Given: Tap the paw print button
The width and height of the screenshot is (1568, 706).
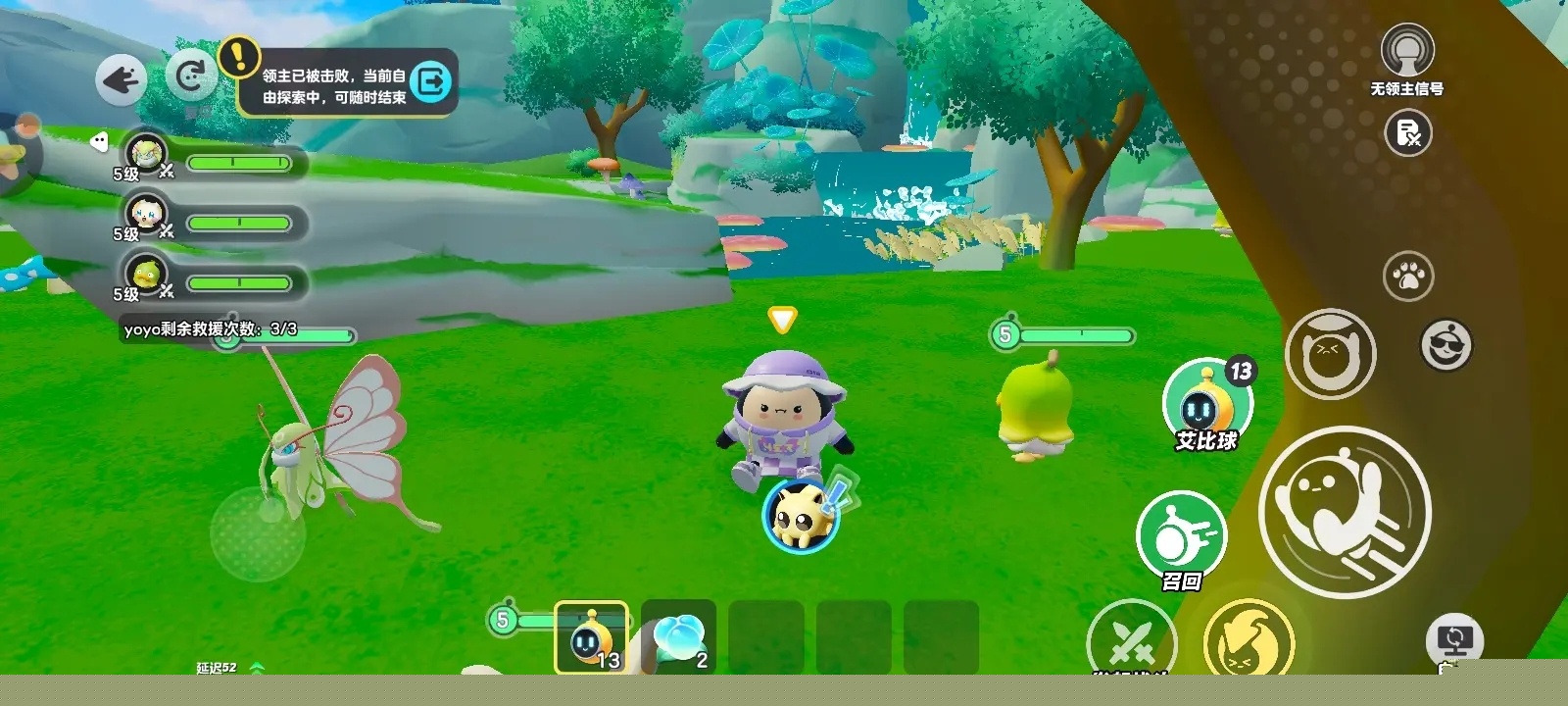Looking at the screenshot, I should pos(1408,277).
